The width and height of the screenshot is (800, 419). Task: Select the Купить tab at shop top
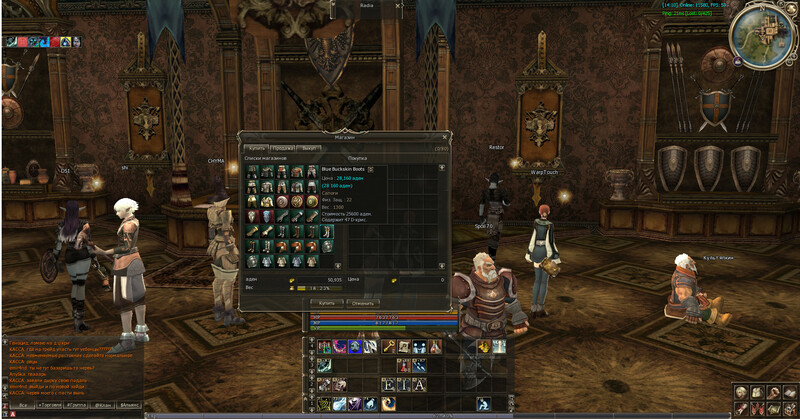click(257, 148)
